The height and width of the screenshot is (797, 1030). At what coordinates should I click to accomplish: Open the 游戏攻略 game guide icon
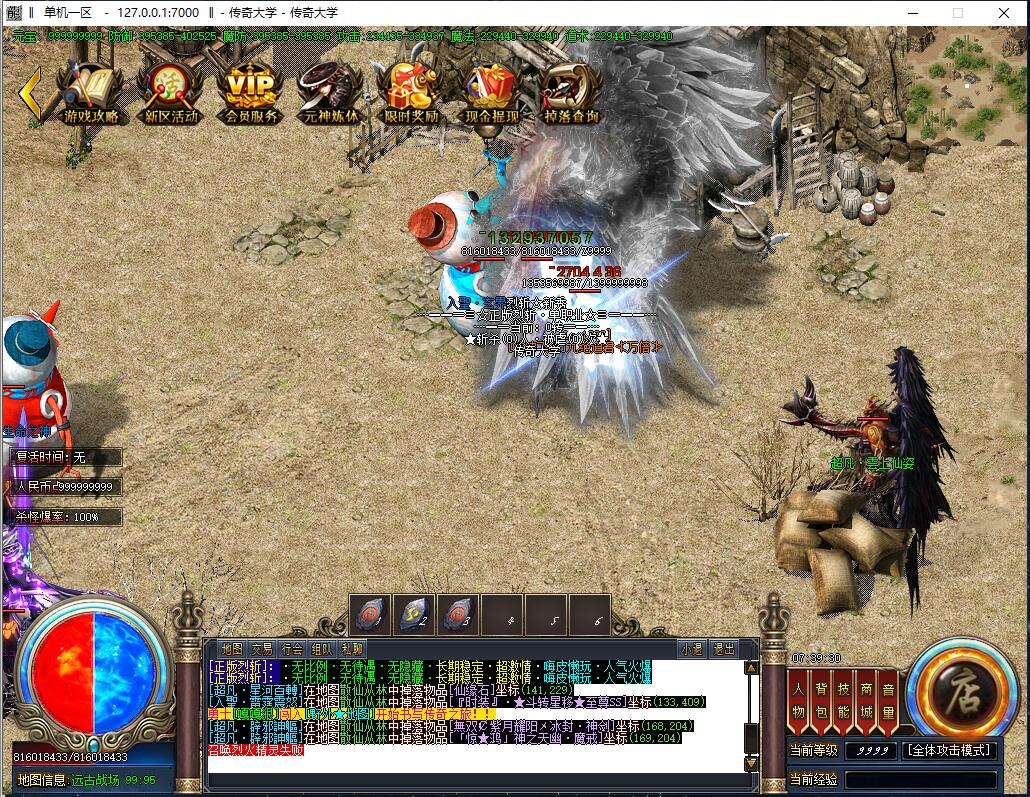pos(91,93)
